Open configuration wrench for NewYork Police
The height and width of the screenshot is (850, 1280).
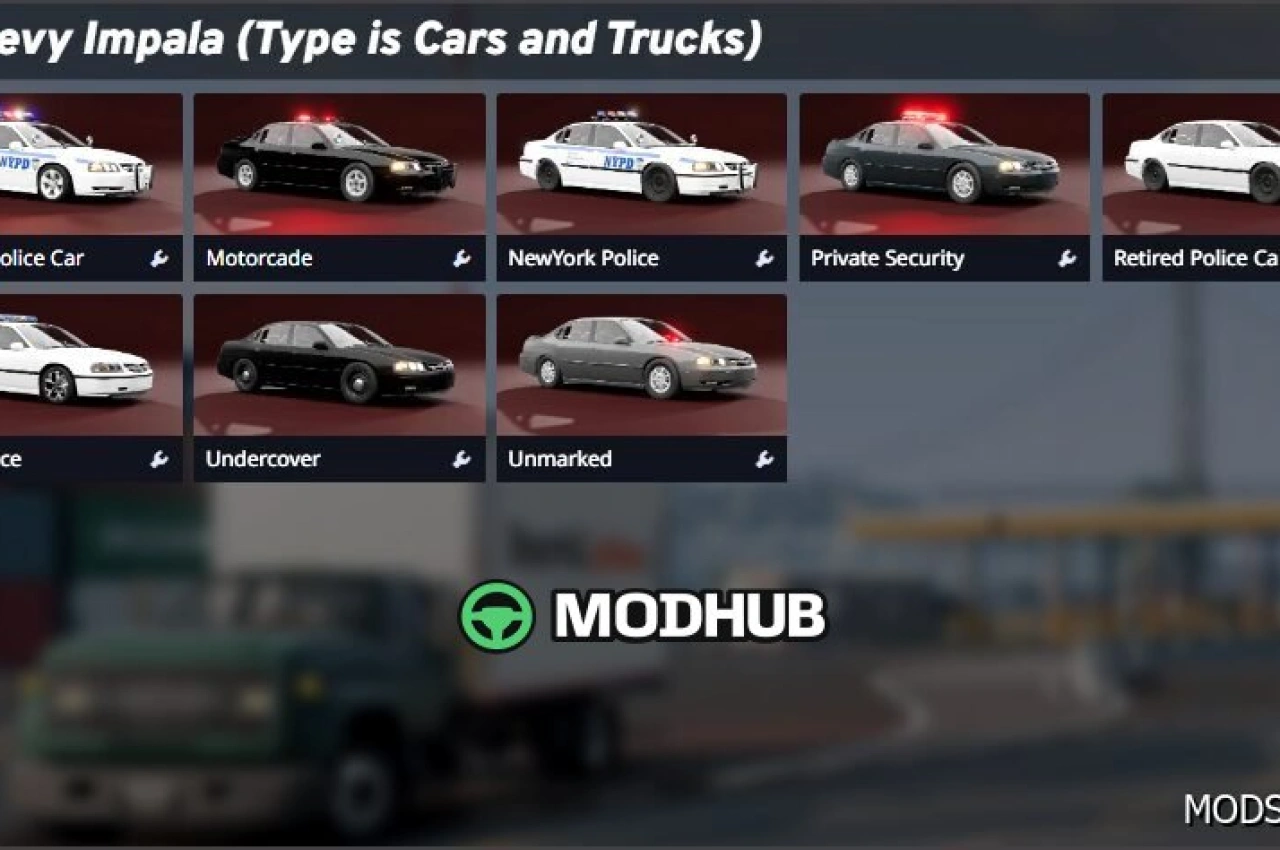764,258
